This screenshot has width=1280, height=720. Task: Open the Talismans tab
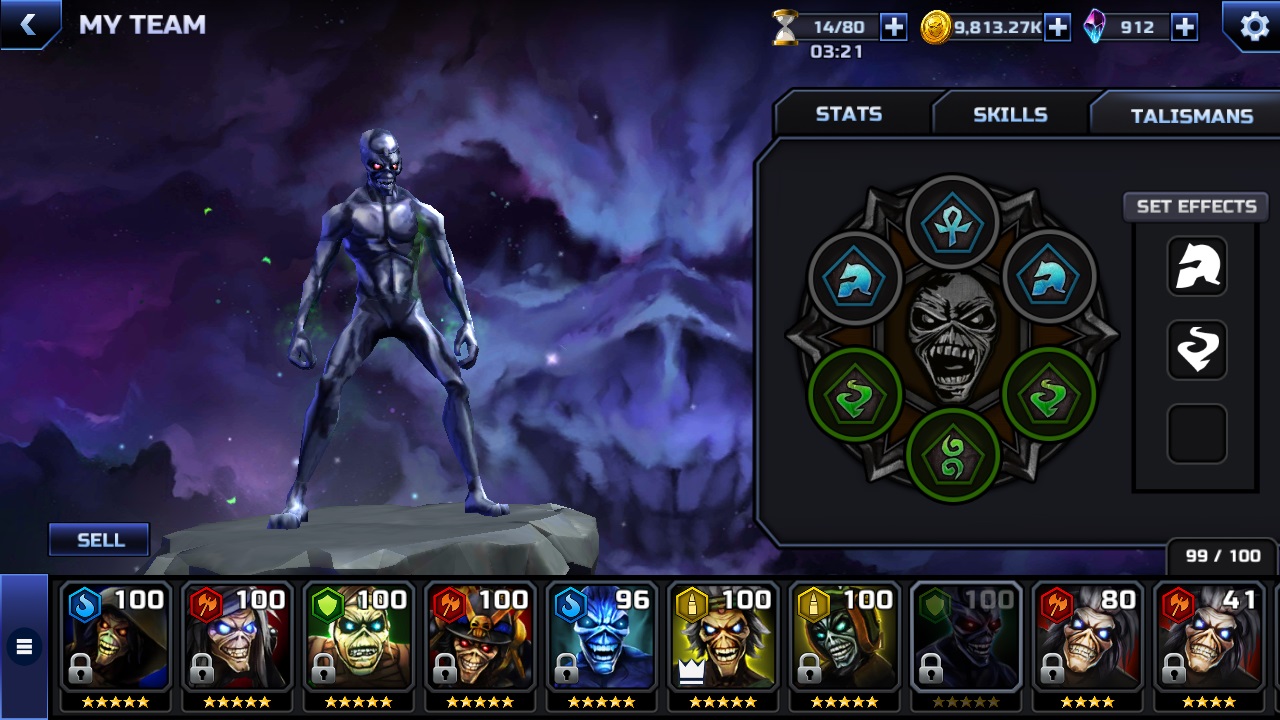1191,116
